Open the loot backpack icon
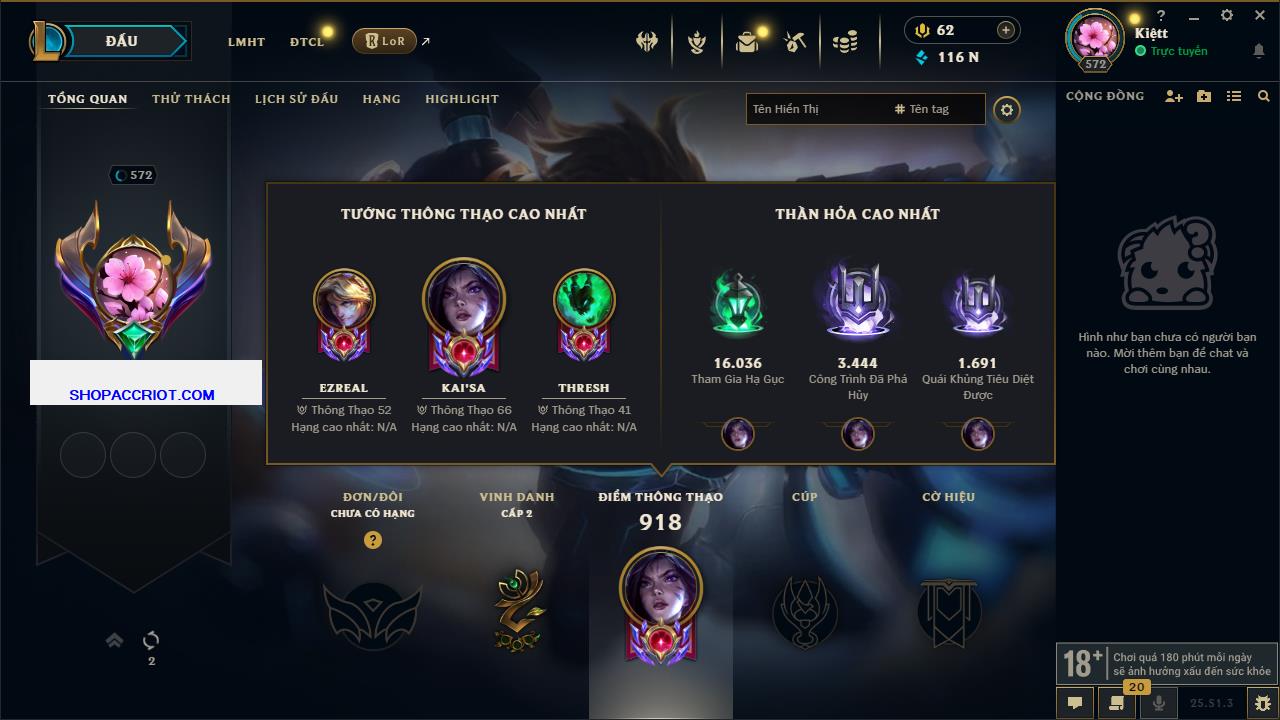This screenshot has height=720, width=1280. tap(747, 42)
